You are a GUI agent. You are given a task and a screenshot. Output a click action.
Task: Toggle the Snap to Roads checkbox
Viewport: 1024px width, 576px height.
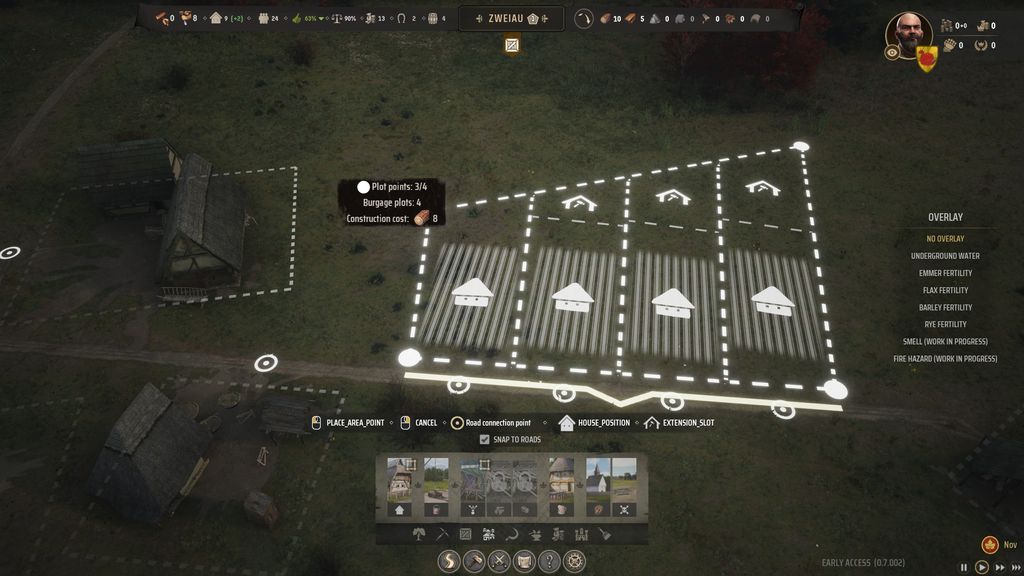[485, 439]
